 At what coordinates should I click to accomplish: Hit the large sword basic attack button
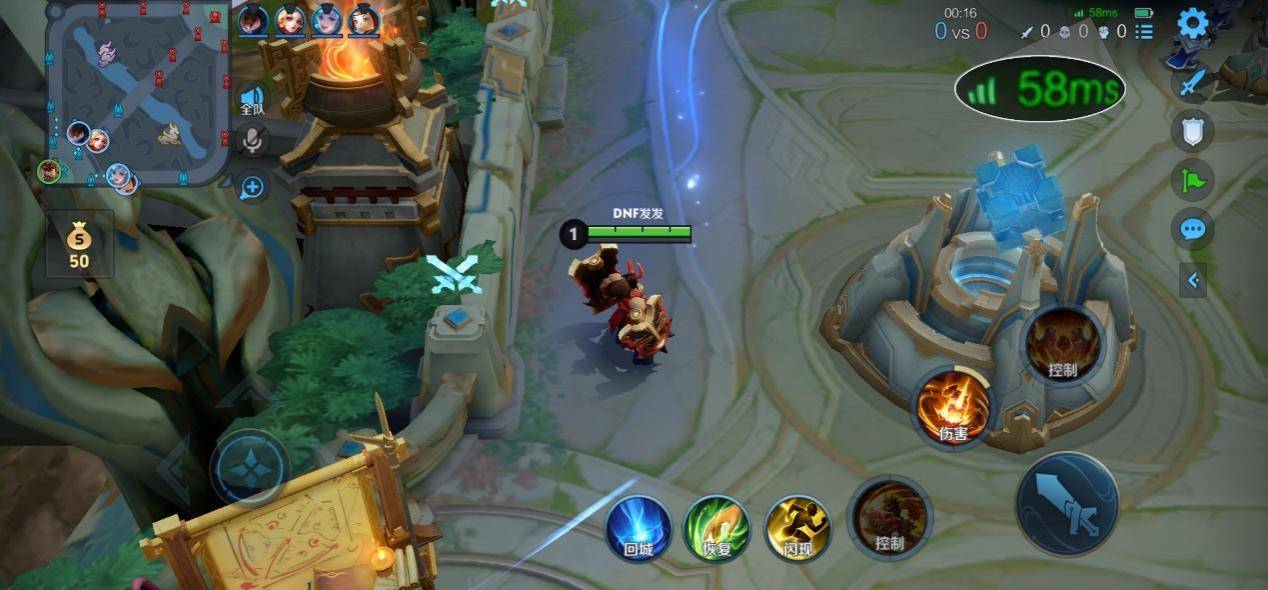point(1067,504)
